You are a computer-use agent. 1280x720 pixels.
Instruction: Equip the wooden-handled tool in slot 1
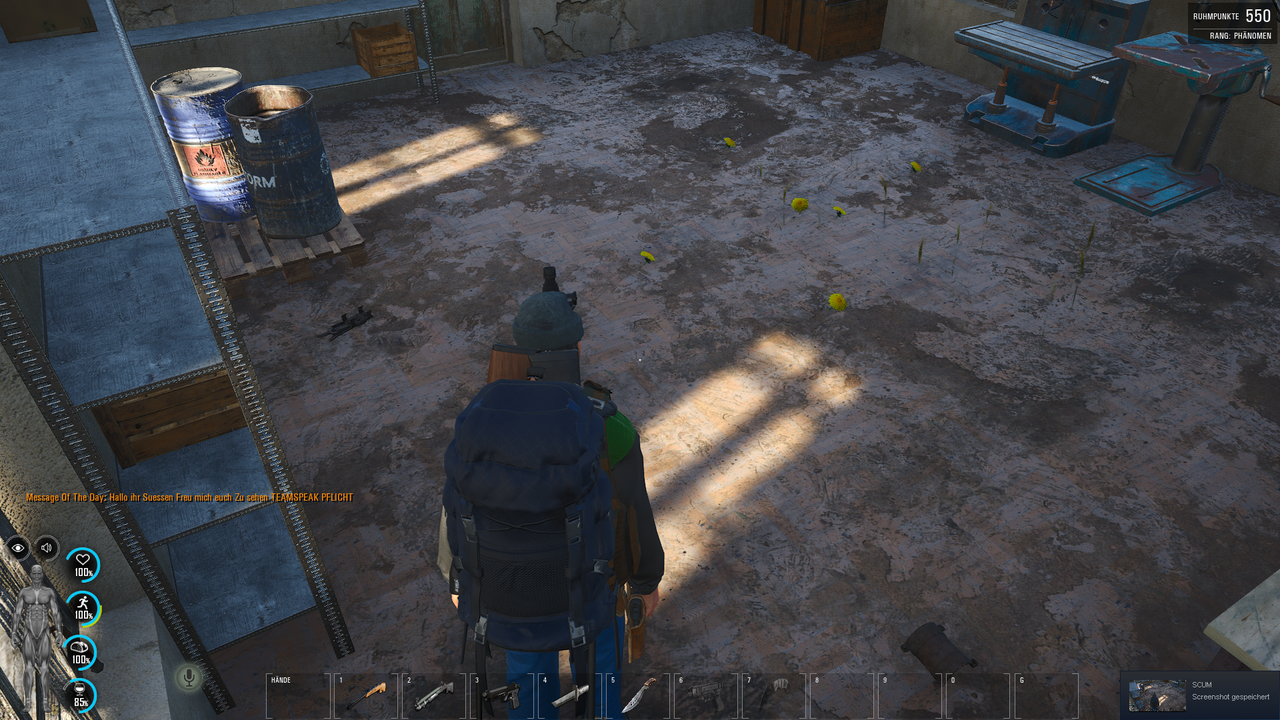(x=366, y=695)
